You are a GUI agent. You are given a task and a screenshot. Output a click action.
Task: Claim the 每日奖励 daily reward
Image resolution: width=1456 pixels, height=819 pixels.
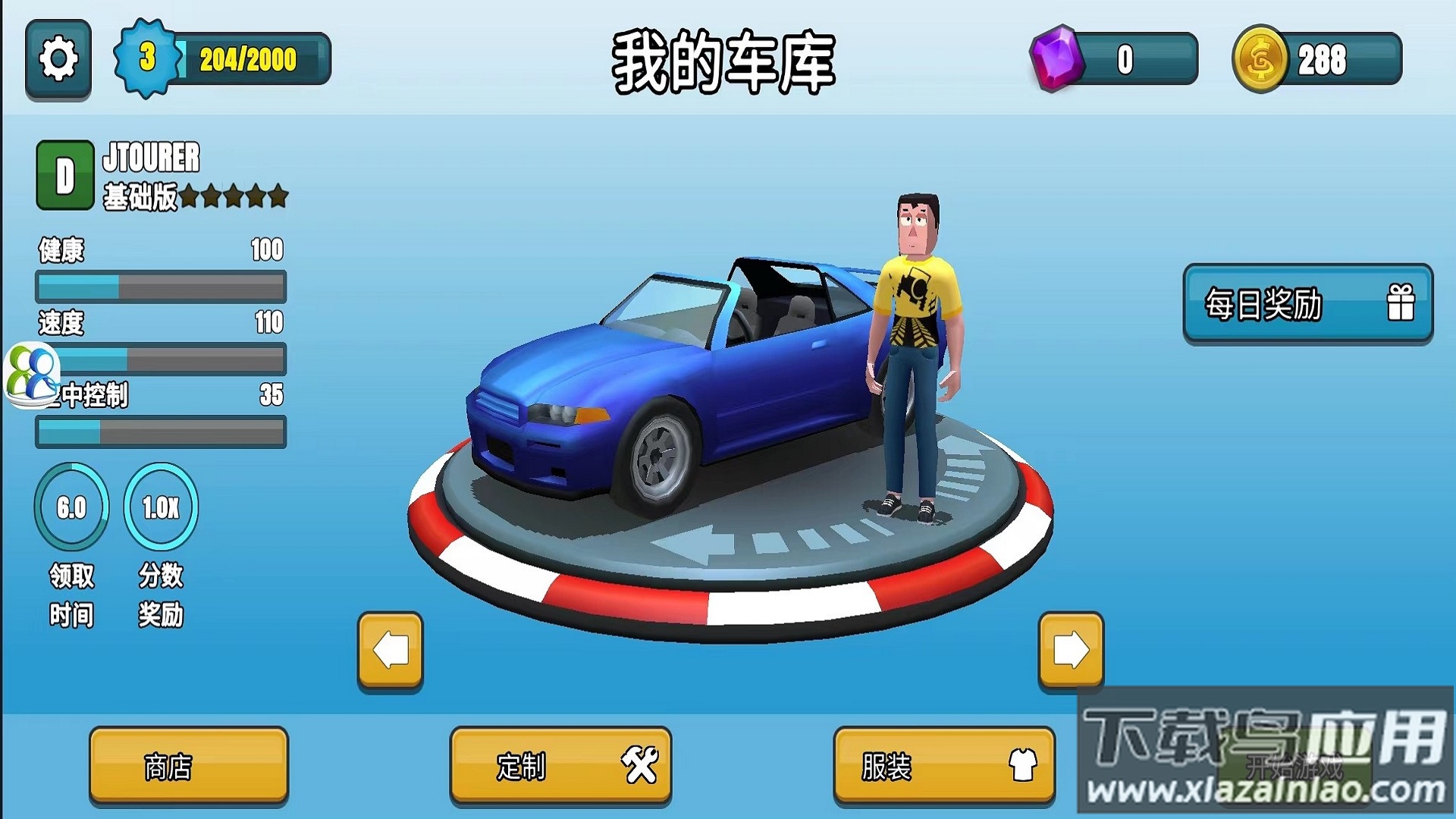click(x=1307, y=304)
